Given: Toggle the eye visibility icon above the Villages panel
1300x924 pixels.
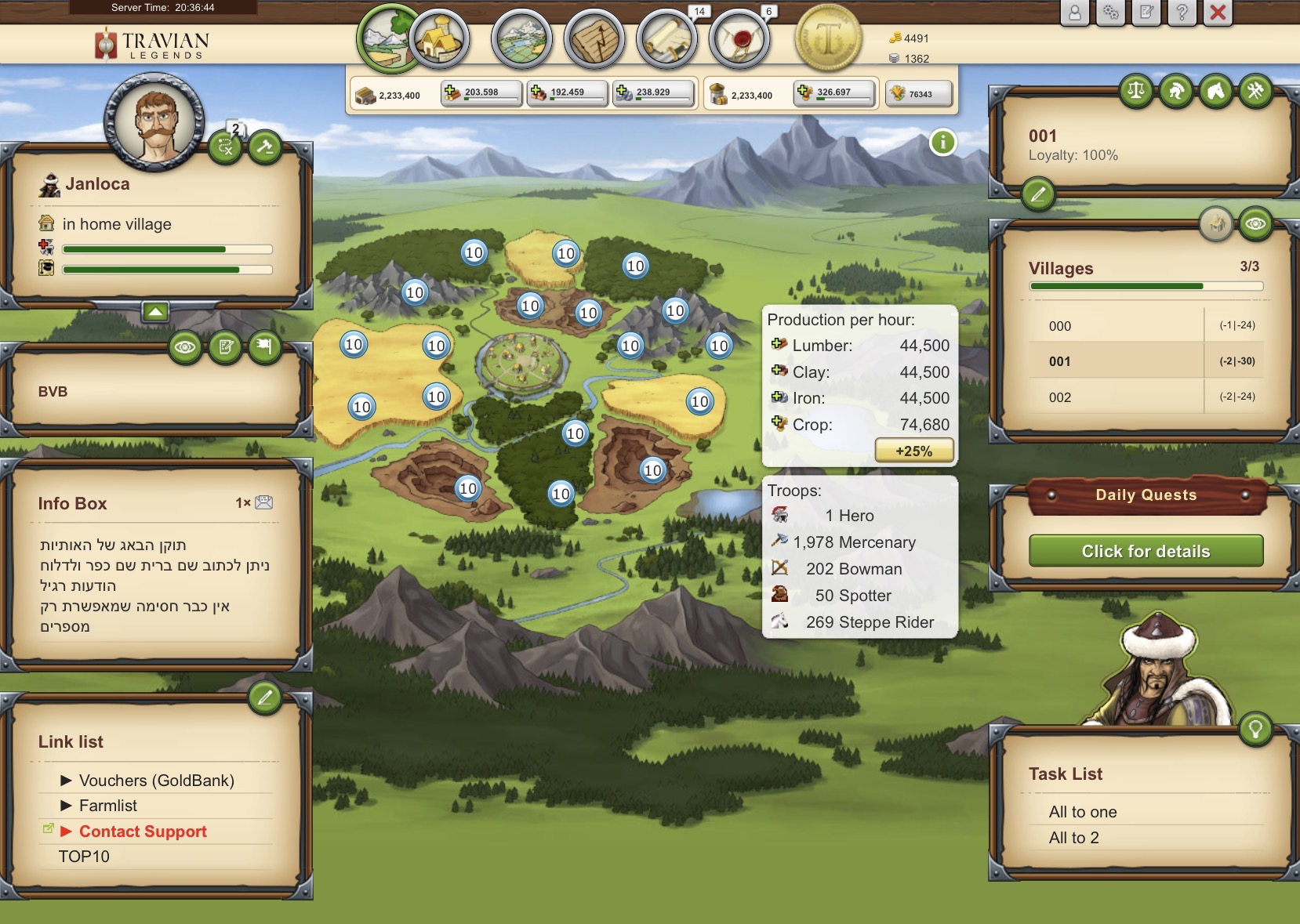Looking at the screenshot, I should 1257,224.
